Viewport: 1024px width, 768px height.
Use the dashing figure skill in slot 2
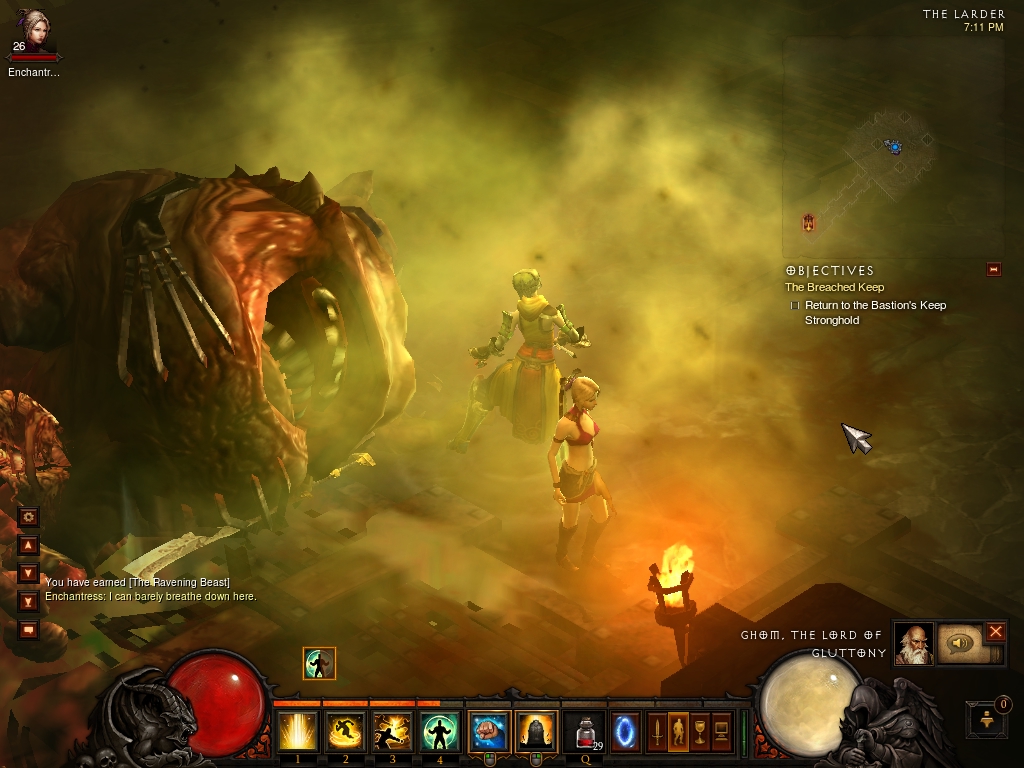[345, 732]
